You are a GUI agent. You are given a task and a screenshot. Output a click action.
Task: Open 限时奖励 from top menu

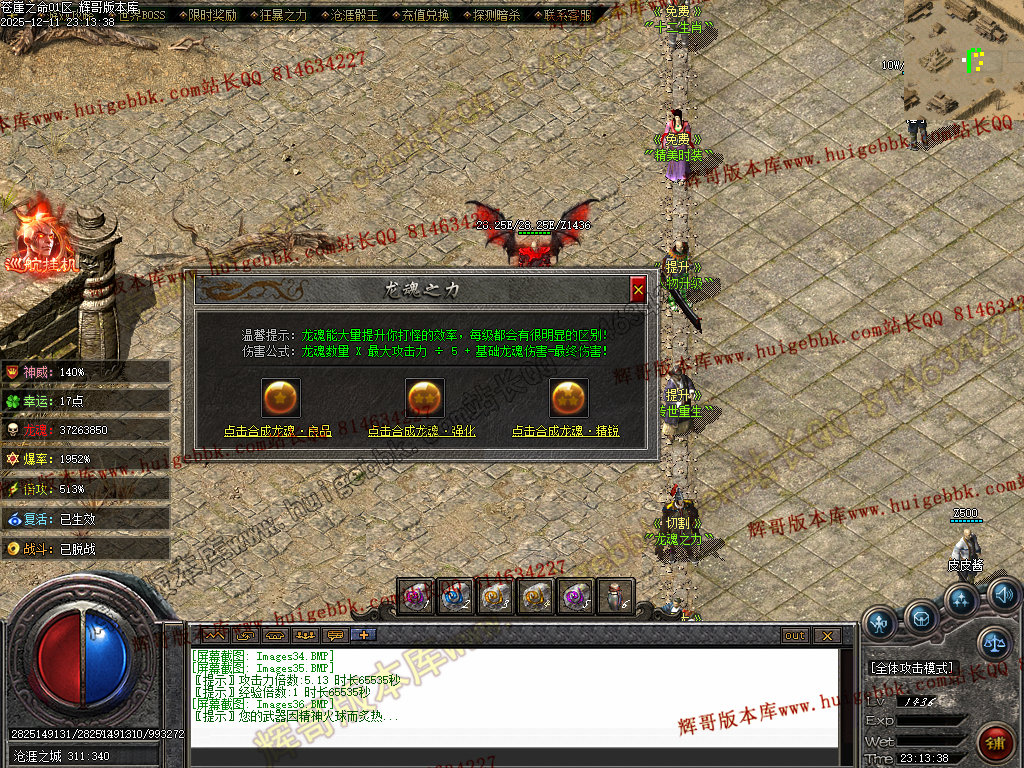pyautogui.click(x=212, y=16)
